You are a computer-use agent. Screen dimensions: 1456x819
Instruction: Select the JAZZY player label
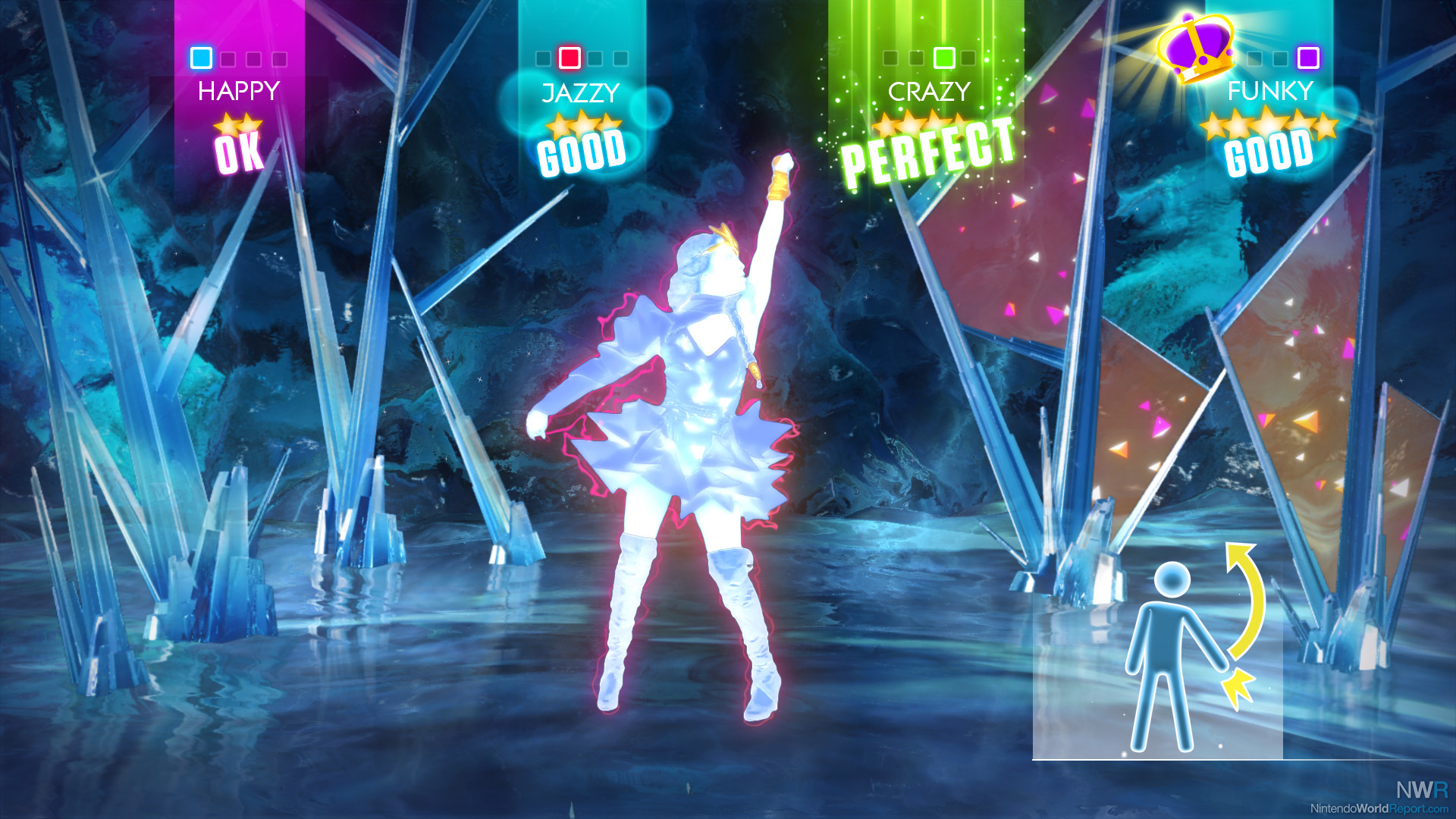pyautogui.click(x=581, y=93)
